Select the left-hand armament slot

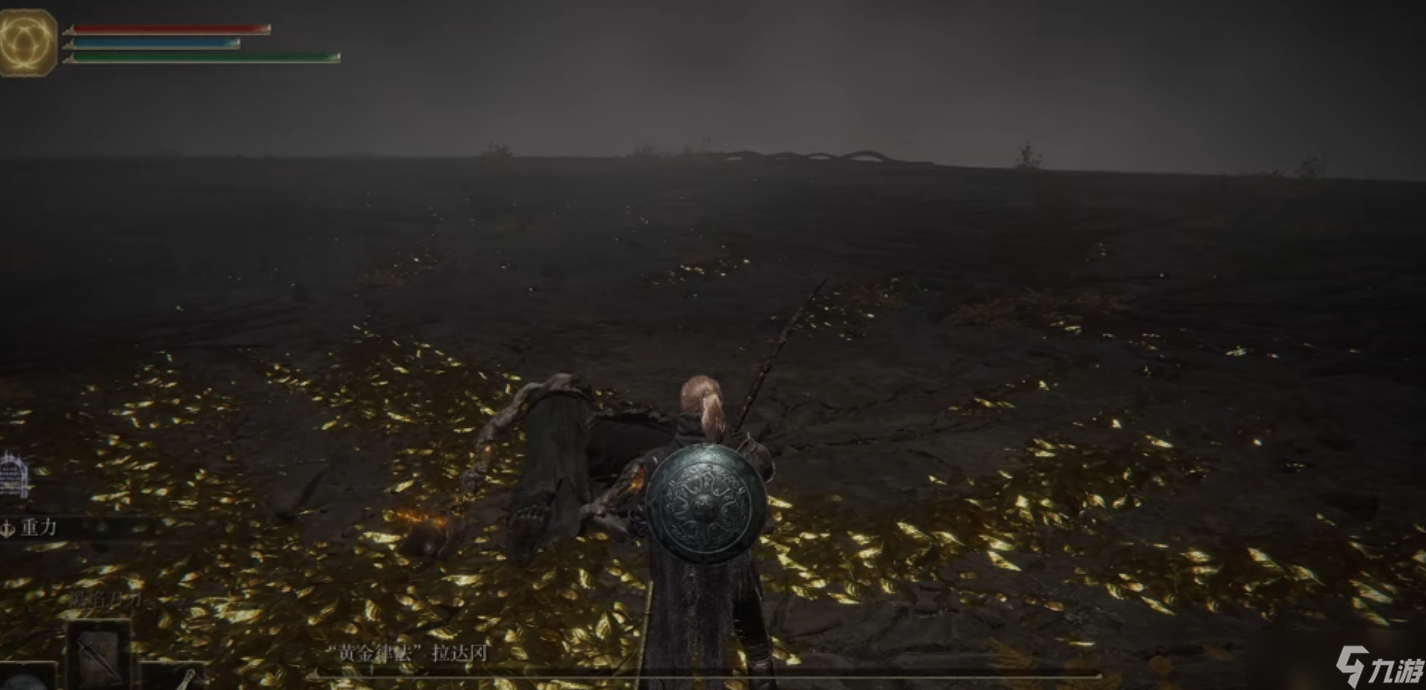tap(26, 678)
